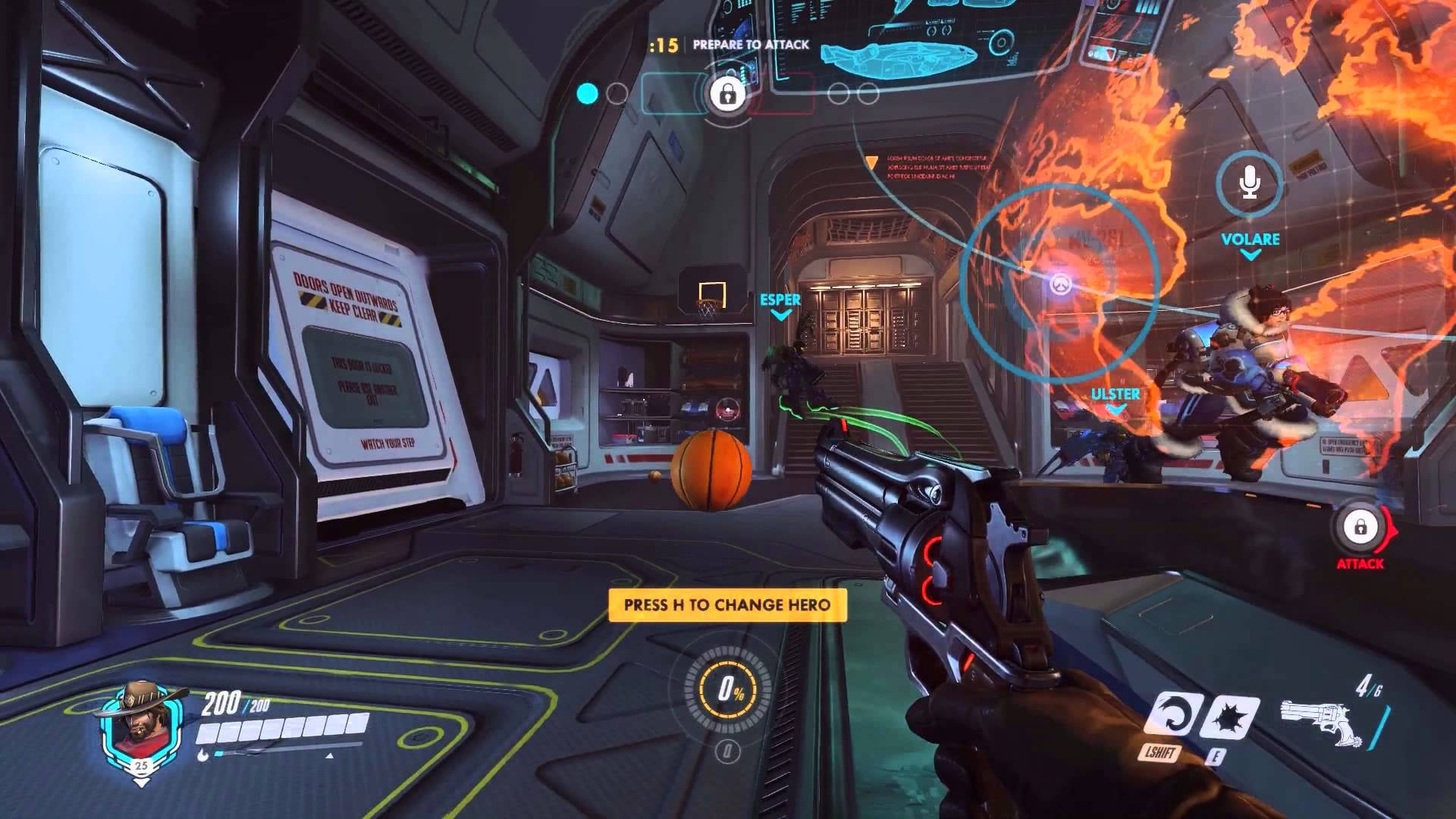Click the McCree hero portrait
The image size is (1456, 819).
(x=141, y=726)
